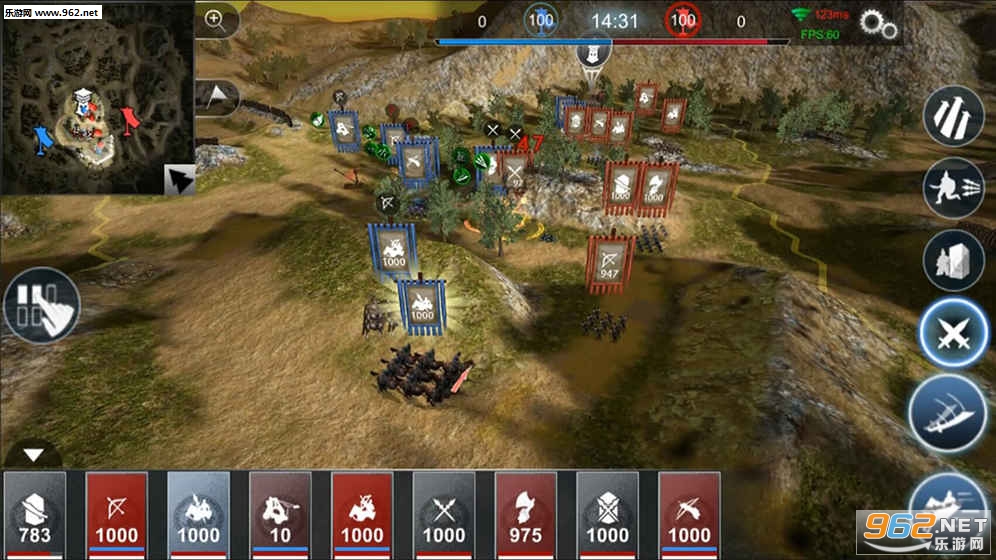Zoom the minimap with the magnifier button

(217, 19)
